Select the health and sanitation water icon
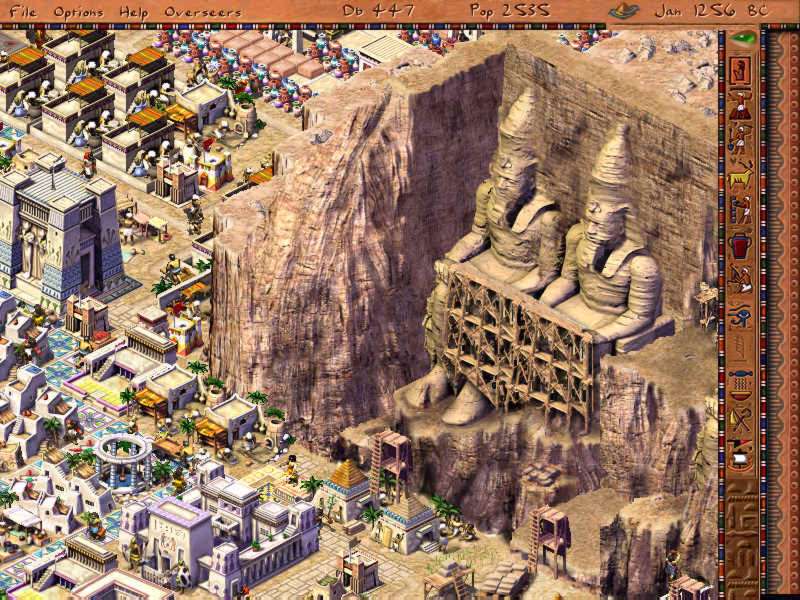Viewport: 800px width, 600px height. (x=741, y=382)
